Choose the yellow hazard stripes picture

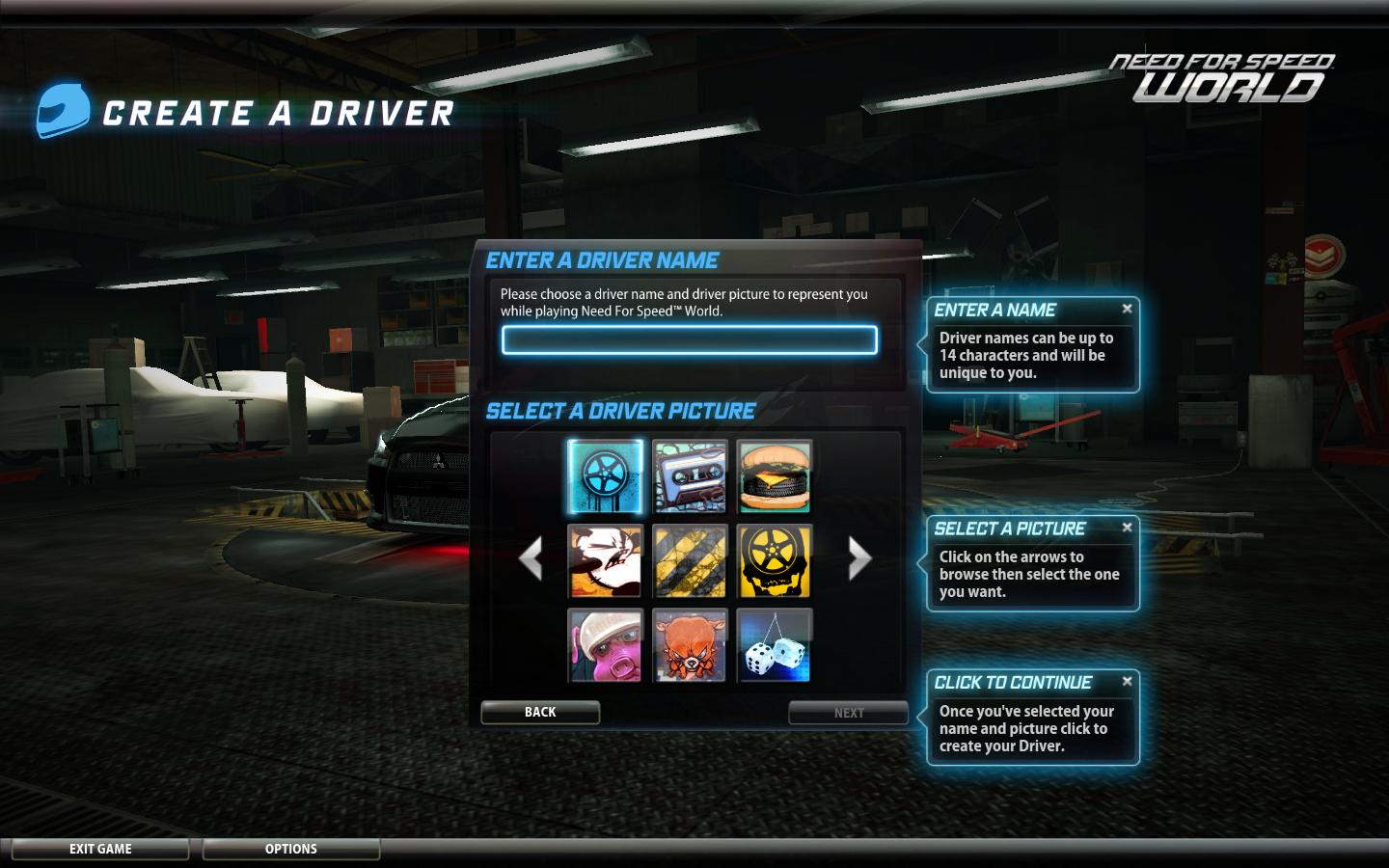pos(690,560)
